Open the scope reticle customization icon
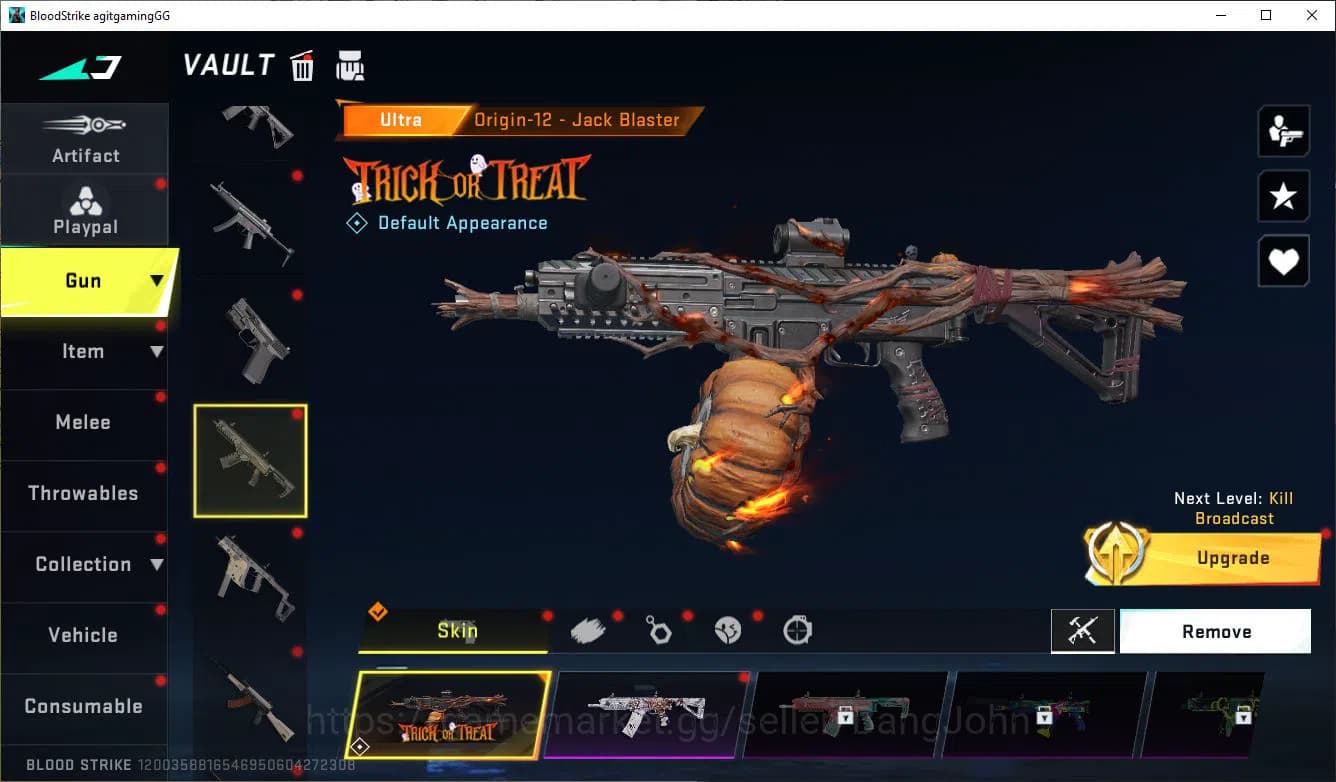Screen dimensions: 1336x782 (x=797, y=628)
